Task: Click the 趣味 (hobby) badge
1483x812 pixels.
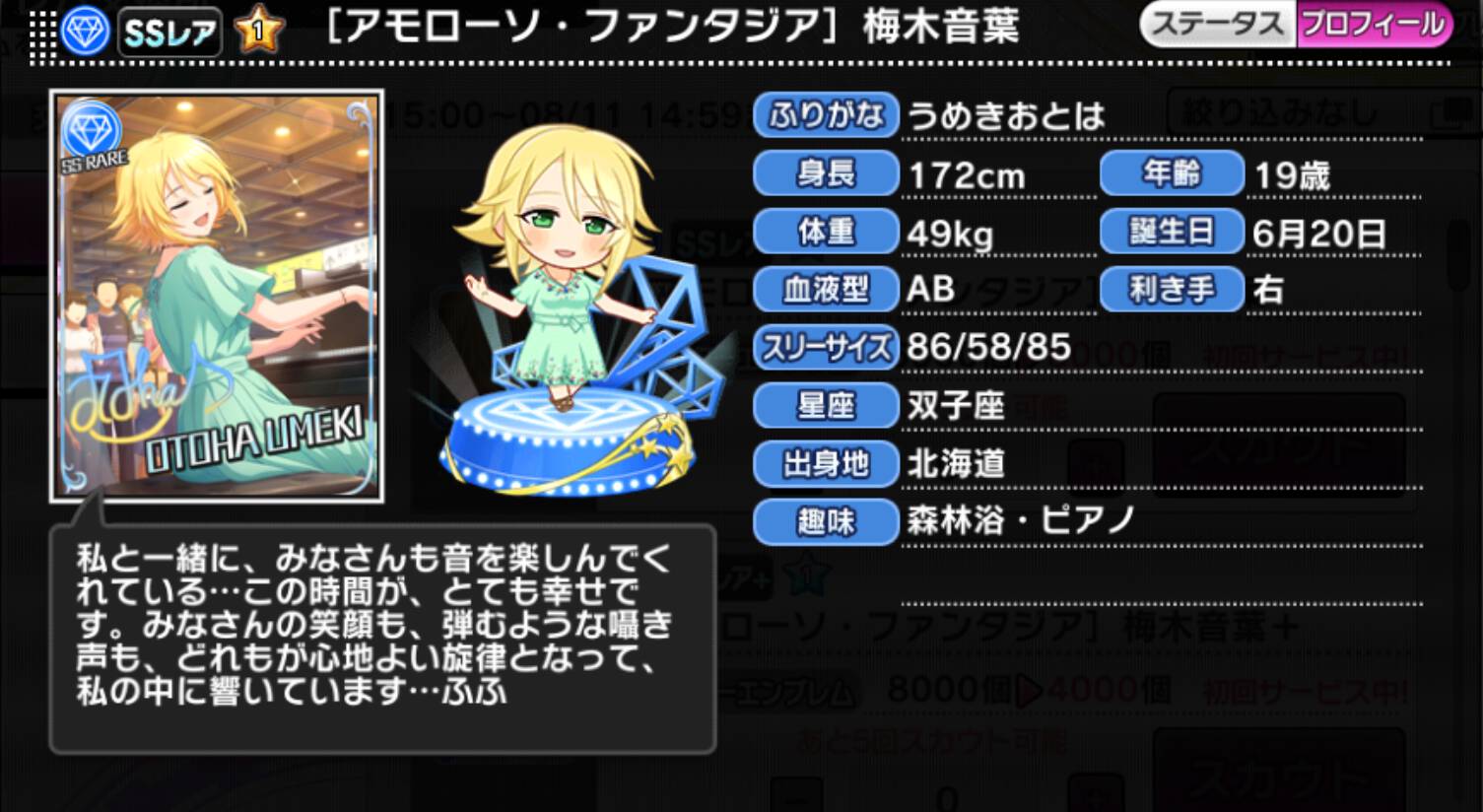Action: coord(825,522)
